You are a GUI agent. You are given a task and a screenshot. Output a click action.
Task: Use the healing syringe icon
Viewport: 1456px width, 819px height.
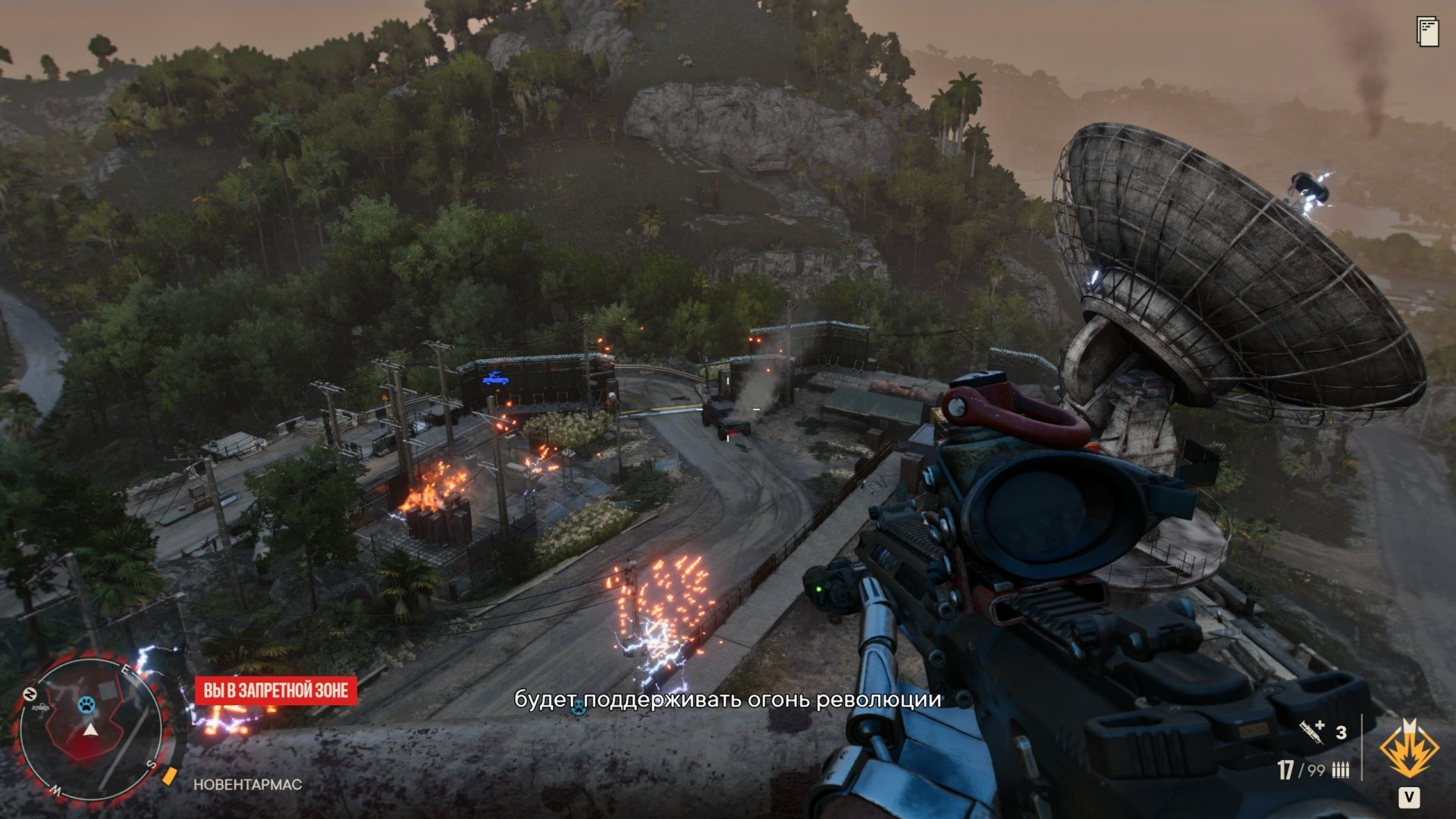pos(1311,732)
